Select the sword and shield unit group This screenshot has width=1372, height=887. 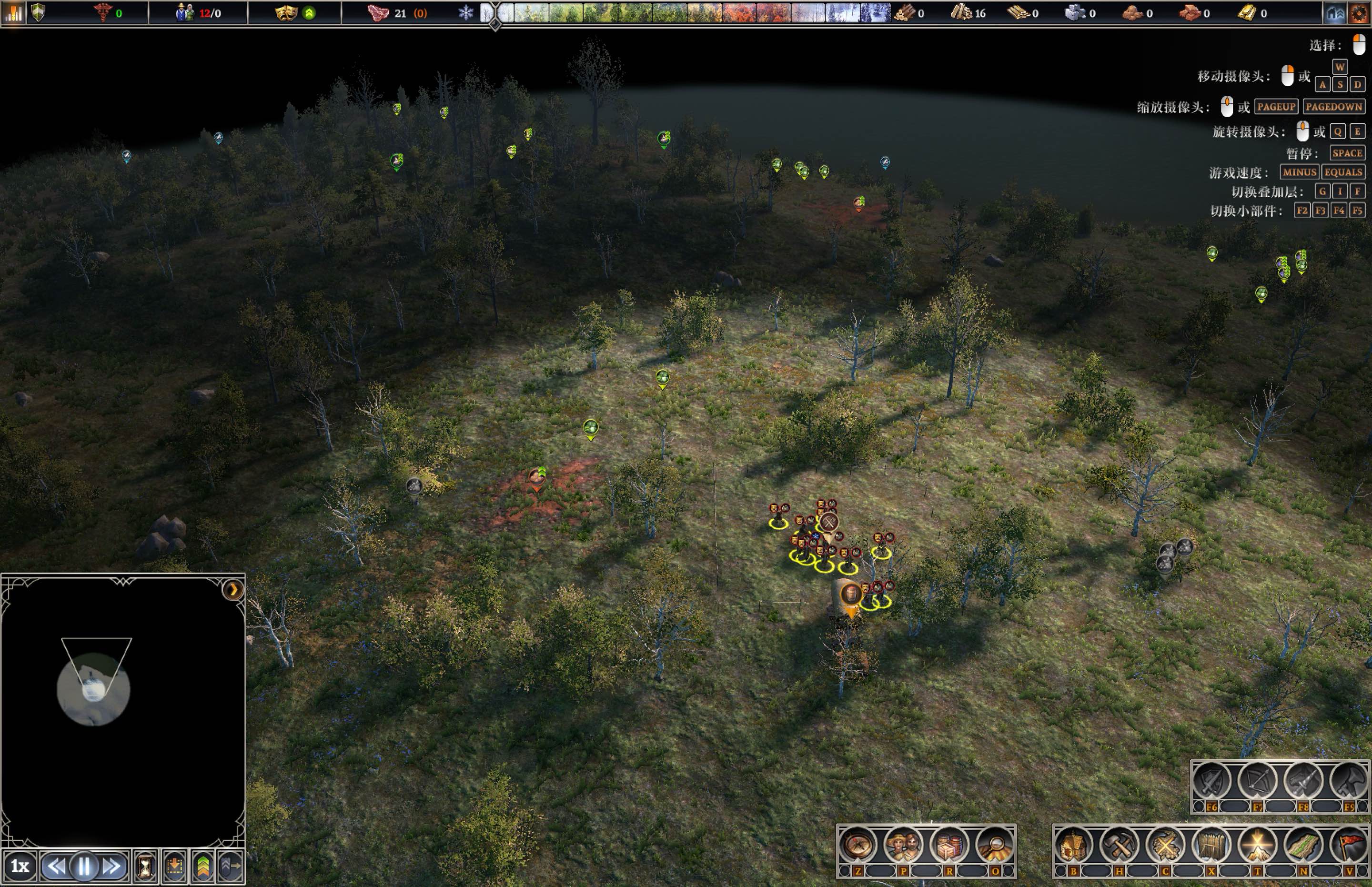[1212, 781]
